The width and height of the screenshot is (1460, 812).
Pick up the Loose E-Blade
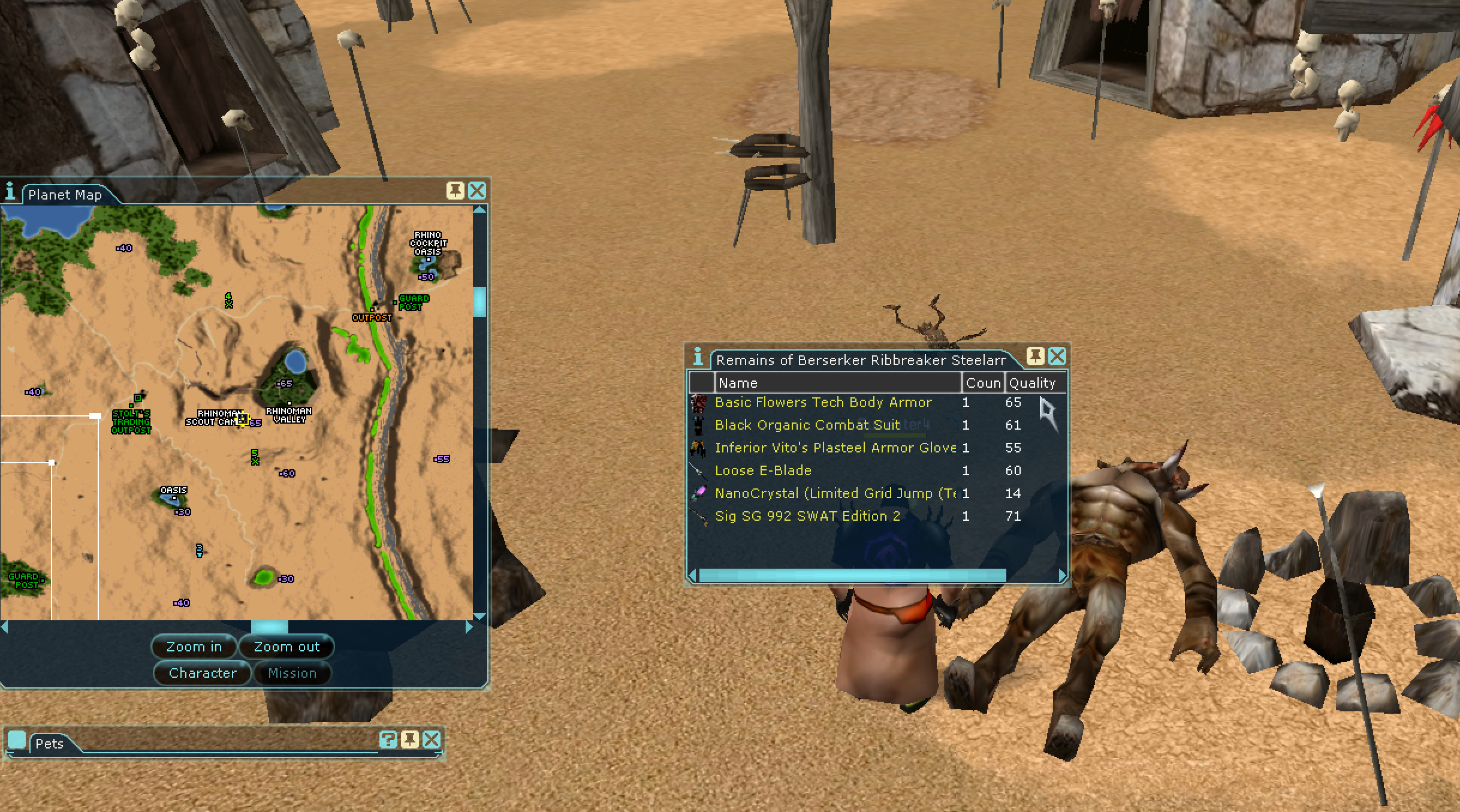click(762, 470)
